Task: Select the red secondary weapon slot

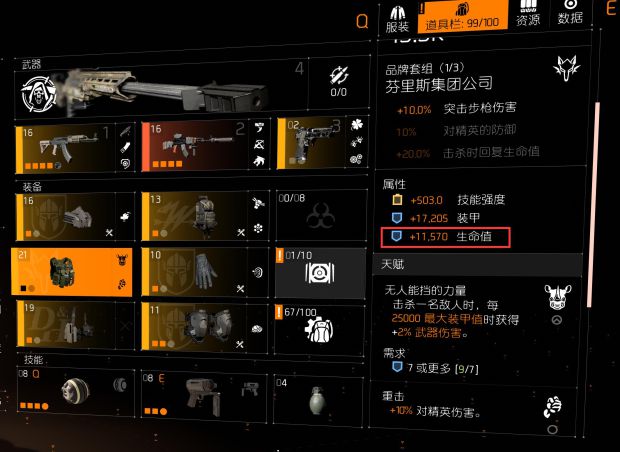Action: [x=205, y=148]
